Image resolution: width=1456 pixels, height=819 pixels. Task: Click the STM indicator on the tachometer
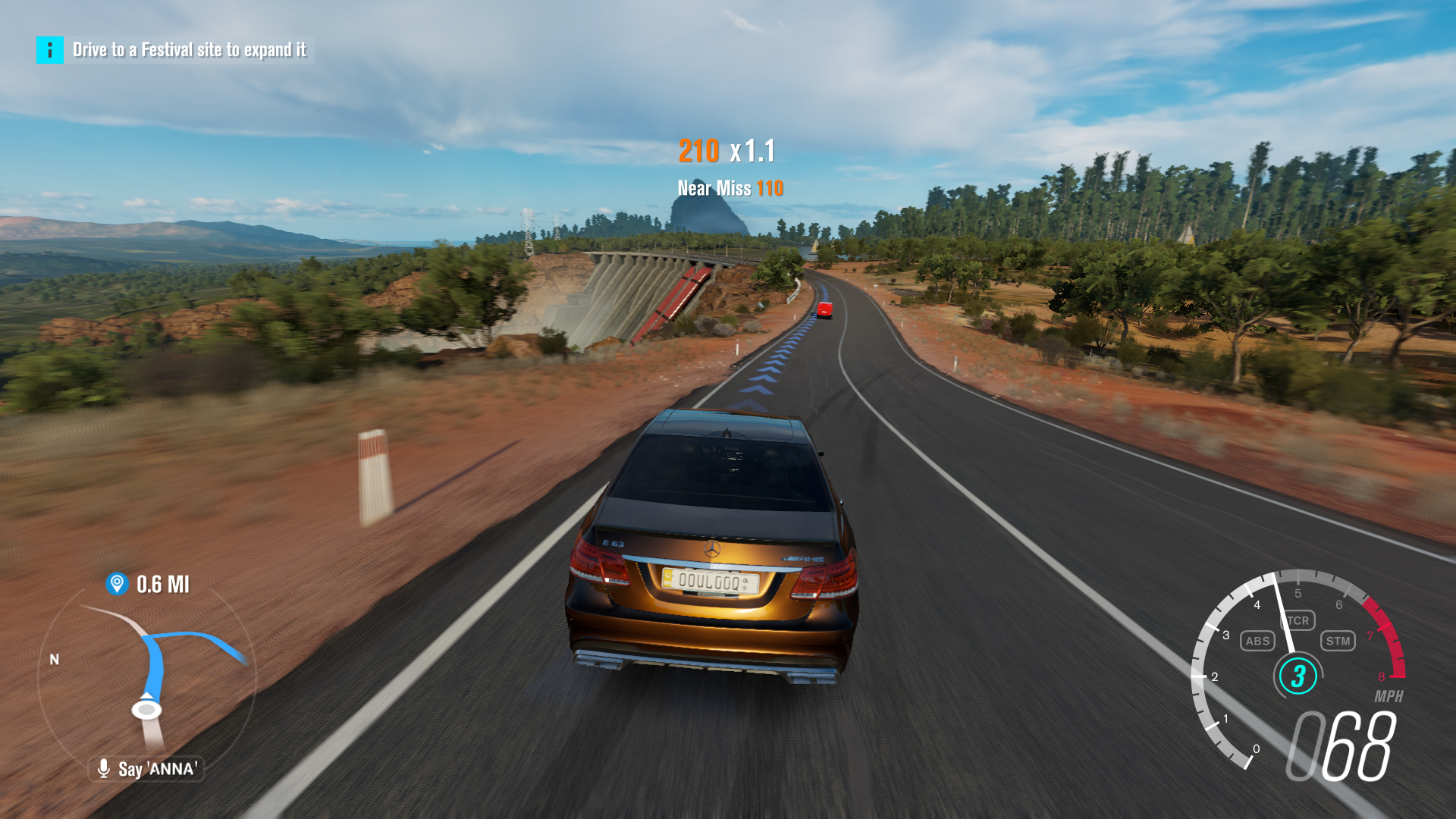(1339, 641)
